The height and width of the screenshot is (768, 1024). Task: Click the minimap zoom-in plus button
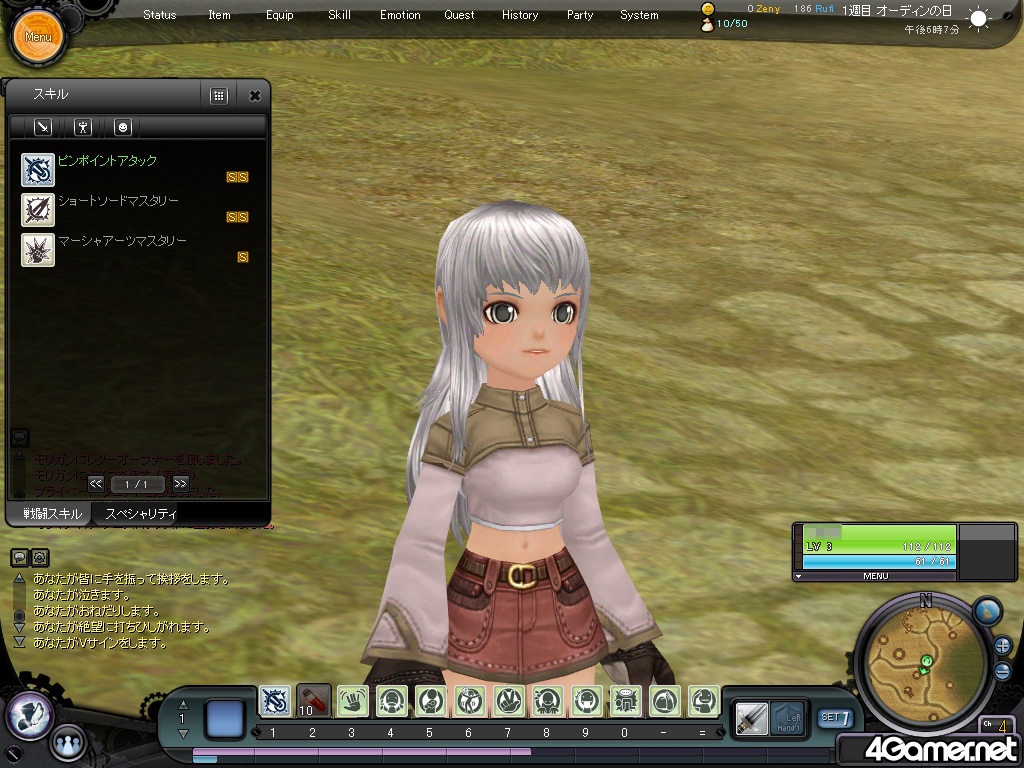coord(1002,645)
